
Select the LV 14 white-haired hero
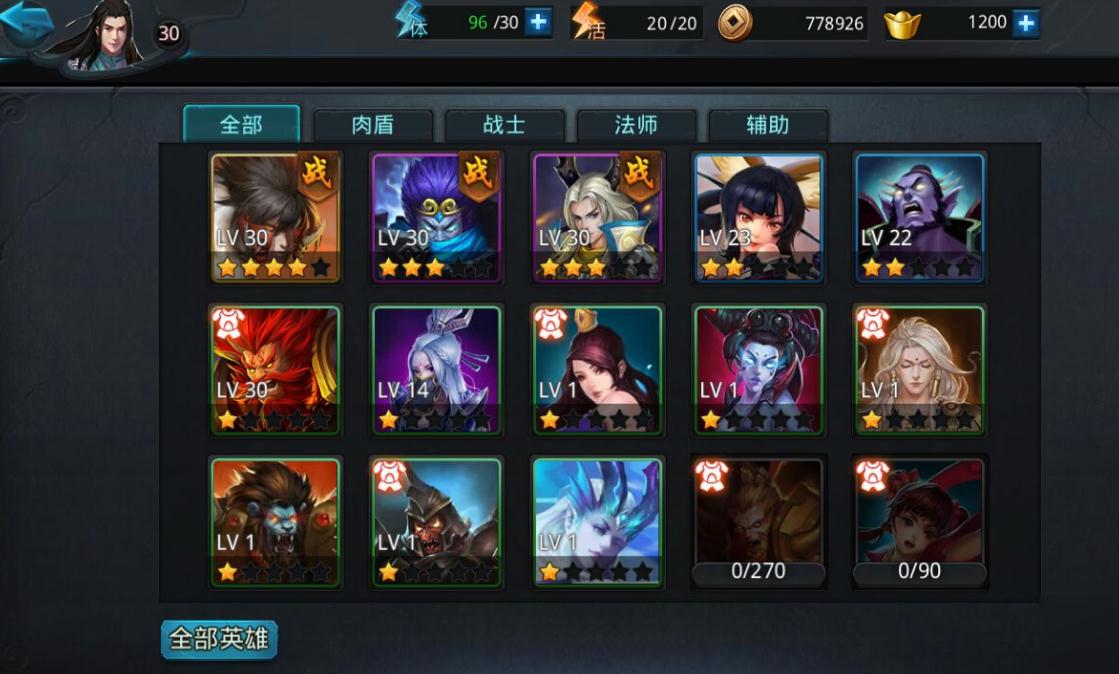(436, 370)
